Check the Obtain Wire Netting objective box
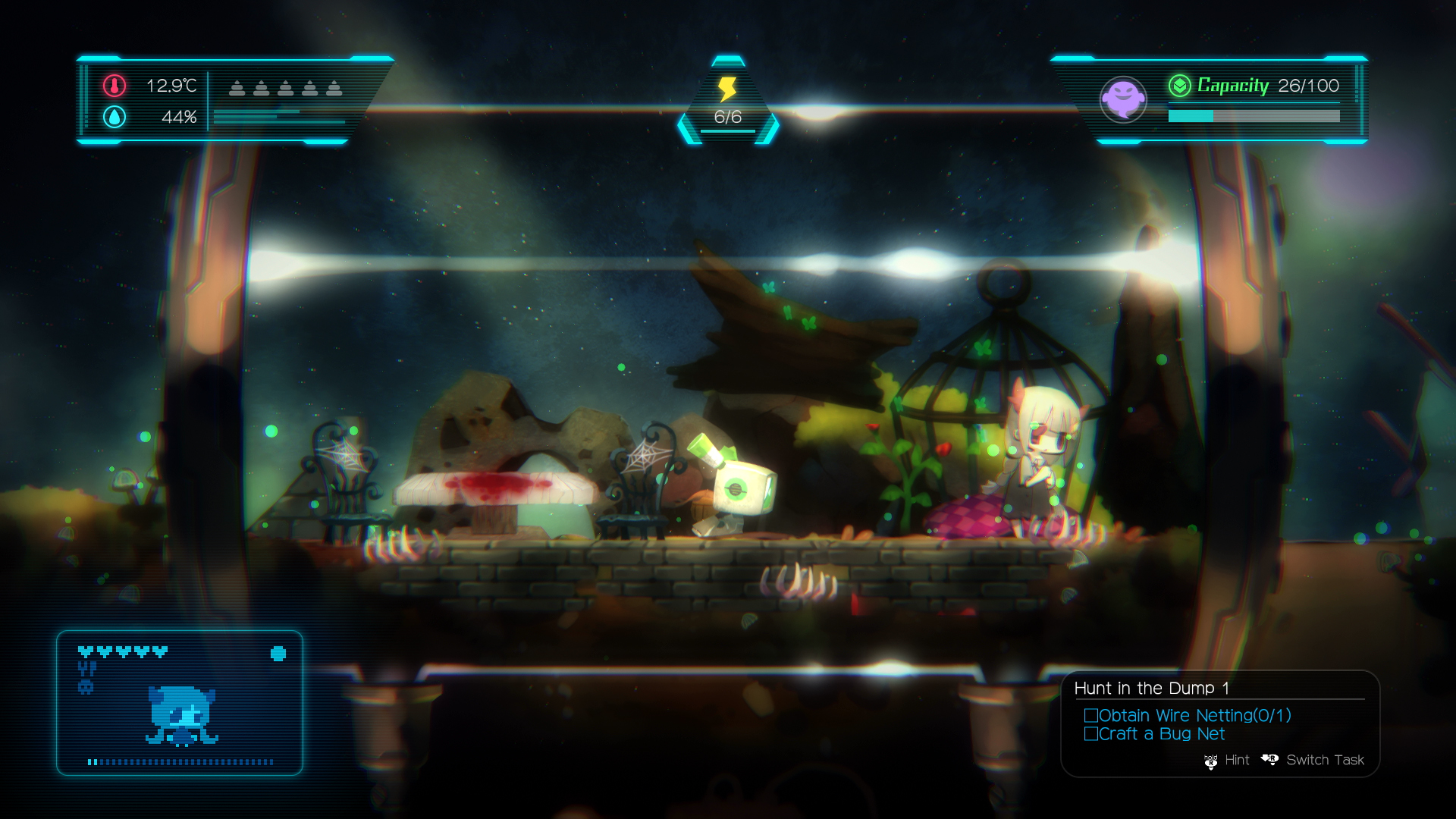Image resolution: width=1456 pixels, height=819 pixels. pyautogui.click(x=1090, y=715)
